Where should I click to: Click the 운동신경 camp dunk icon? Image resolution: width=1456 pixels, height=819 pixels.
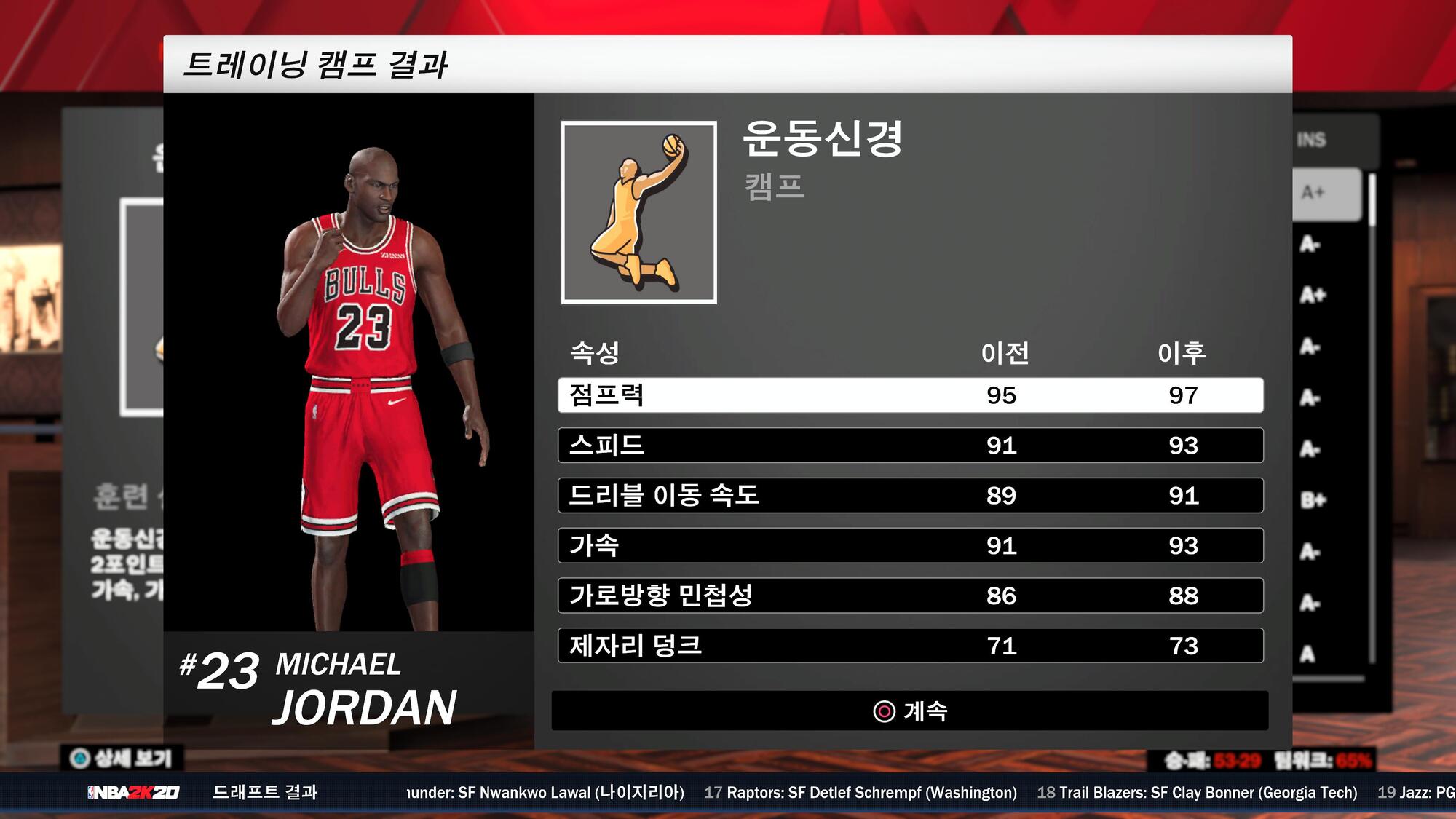click(638, 213)
